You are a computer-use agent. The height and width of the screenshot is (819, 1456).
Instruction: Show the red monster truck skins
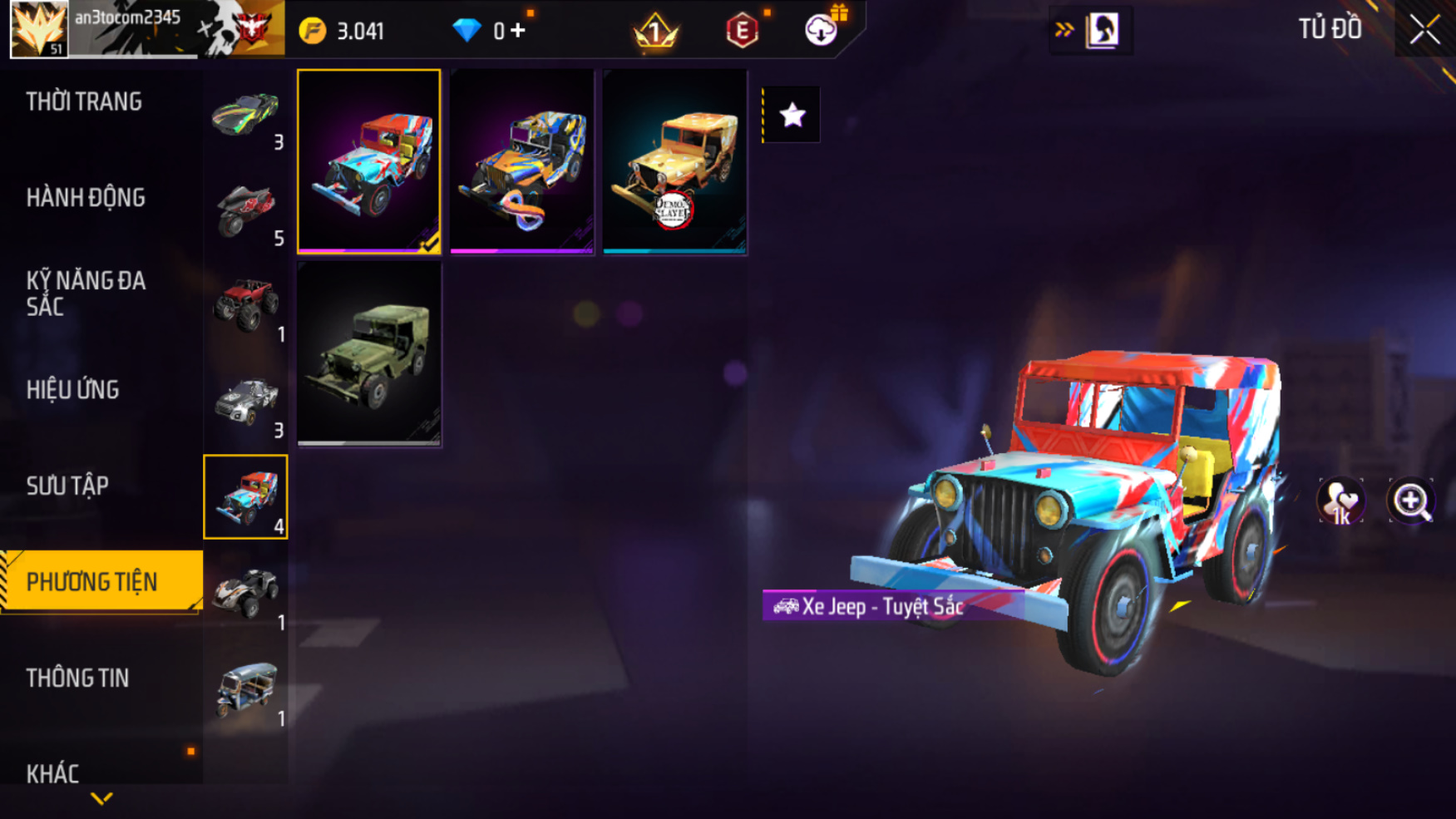tap(245, 306)
